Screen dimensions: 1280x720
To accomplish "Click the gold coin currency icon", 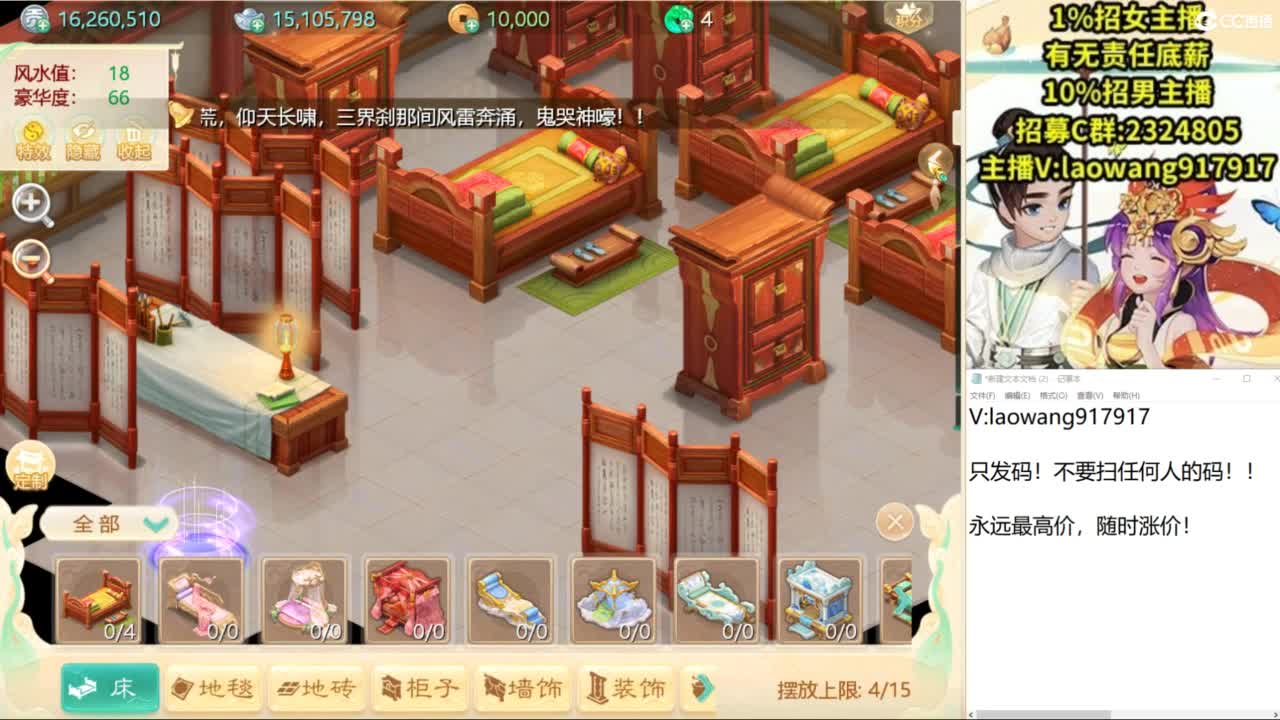I will tap(462, 19).
